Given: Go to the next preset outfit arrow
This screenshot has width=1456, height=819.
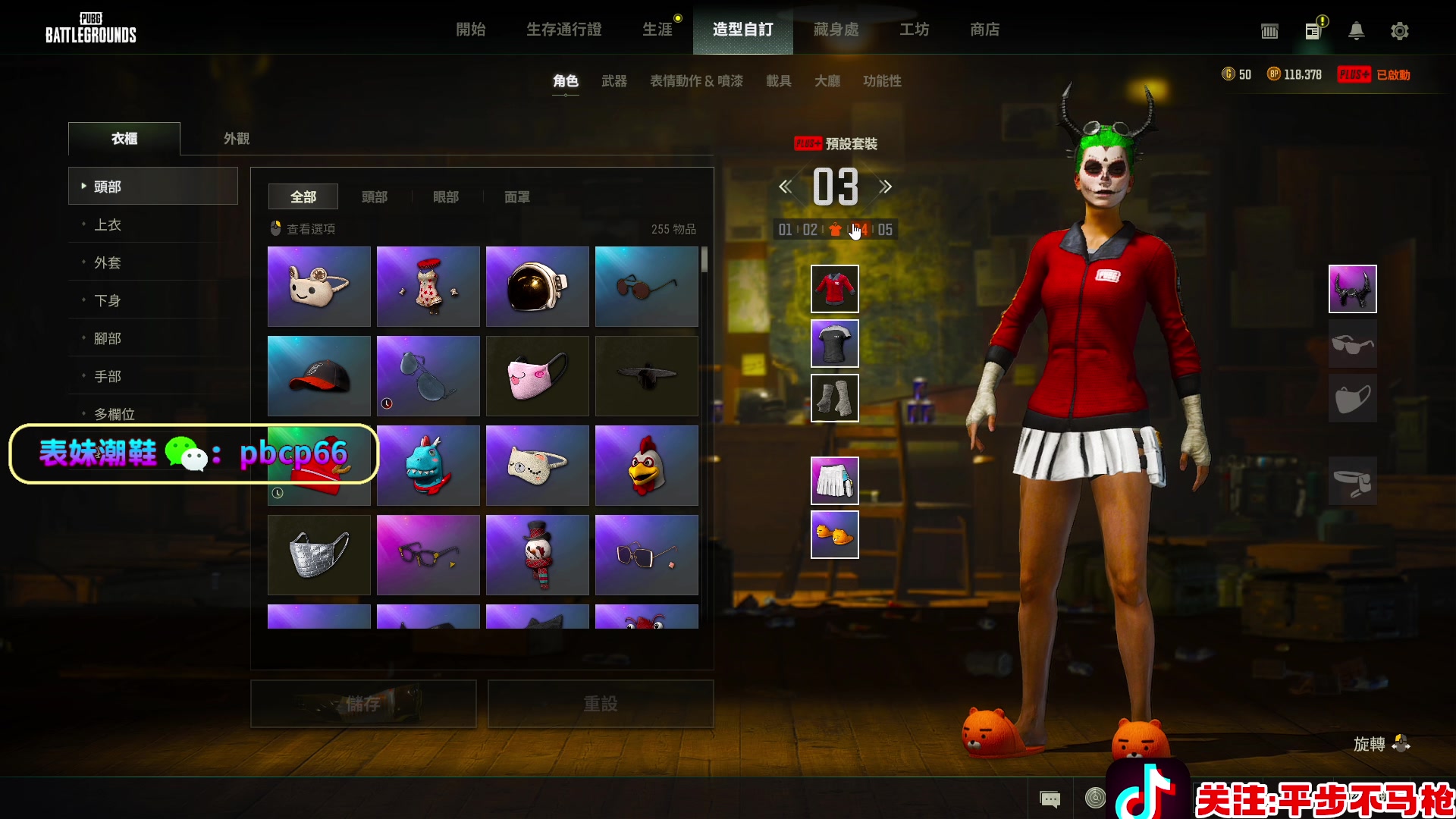Looking at the screenshot, I should tap(886, 187).
